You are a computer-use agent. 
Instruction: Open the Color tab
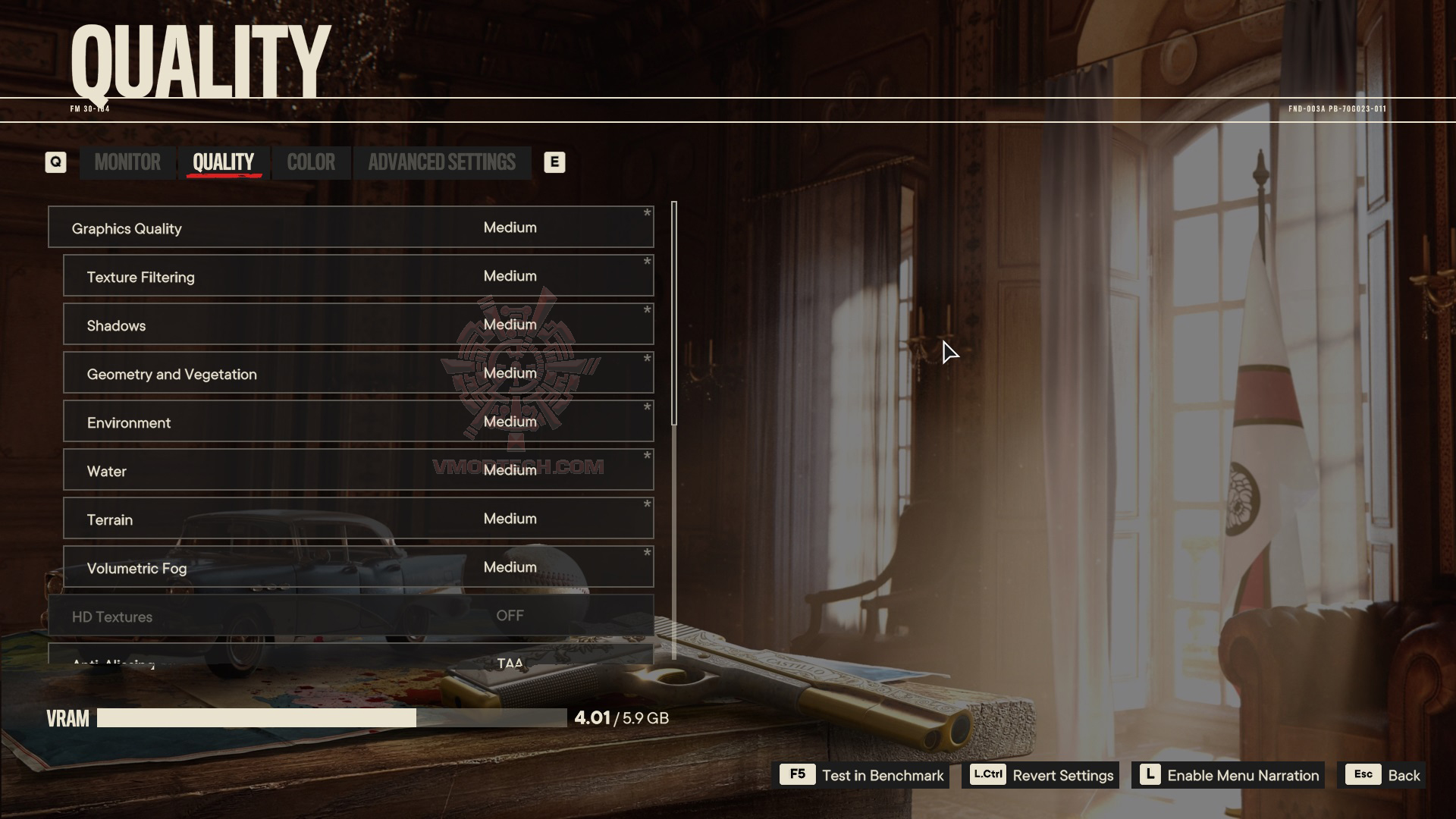tap(311, 162)
